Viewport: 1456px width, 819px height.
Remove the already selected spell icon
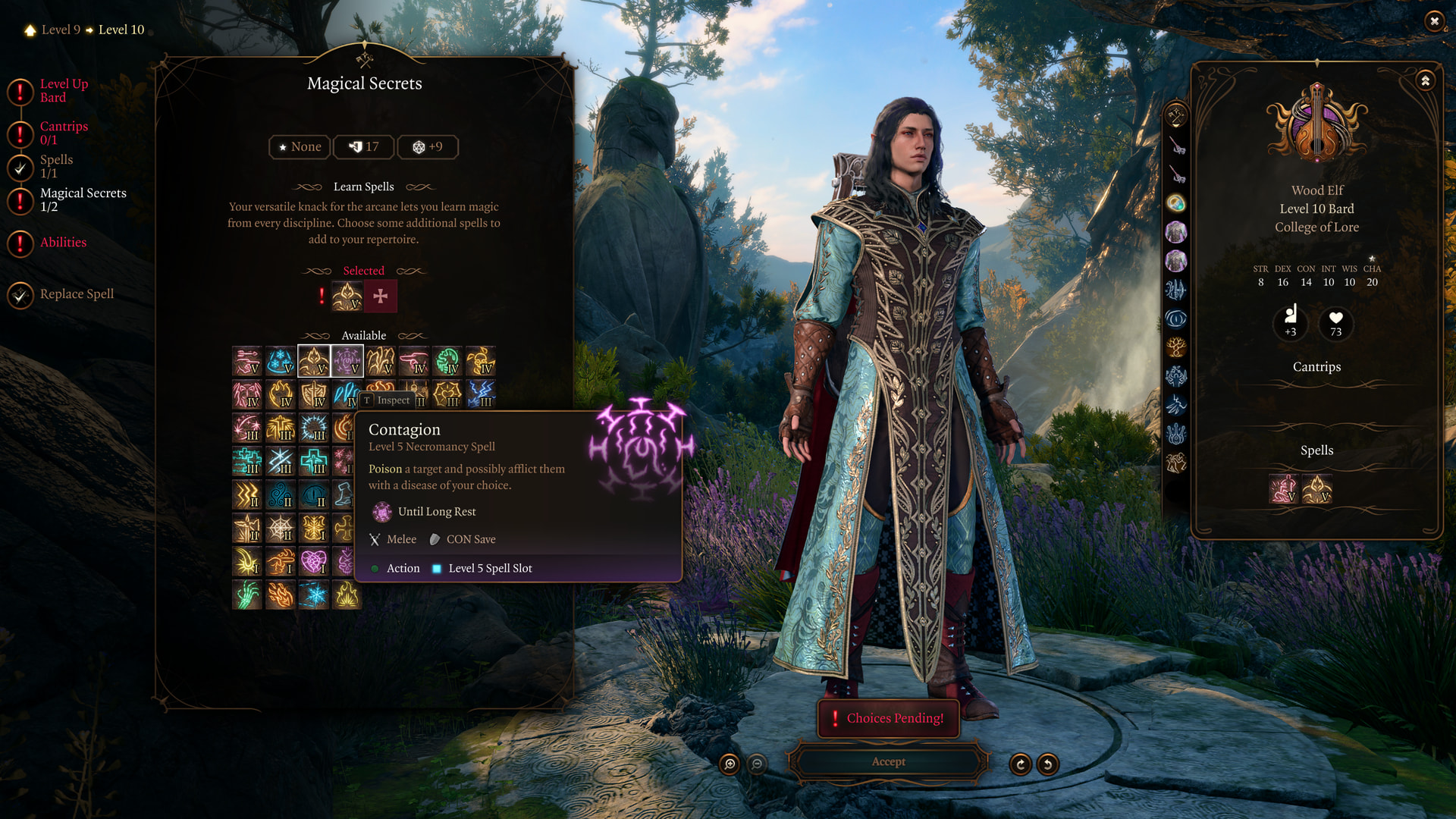pyautogui.click(x=347, y=297)
